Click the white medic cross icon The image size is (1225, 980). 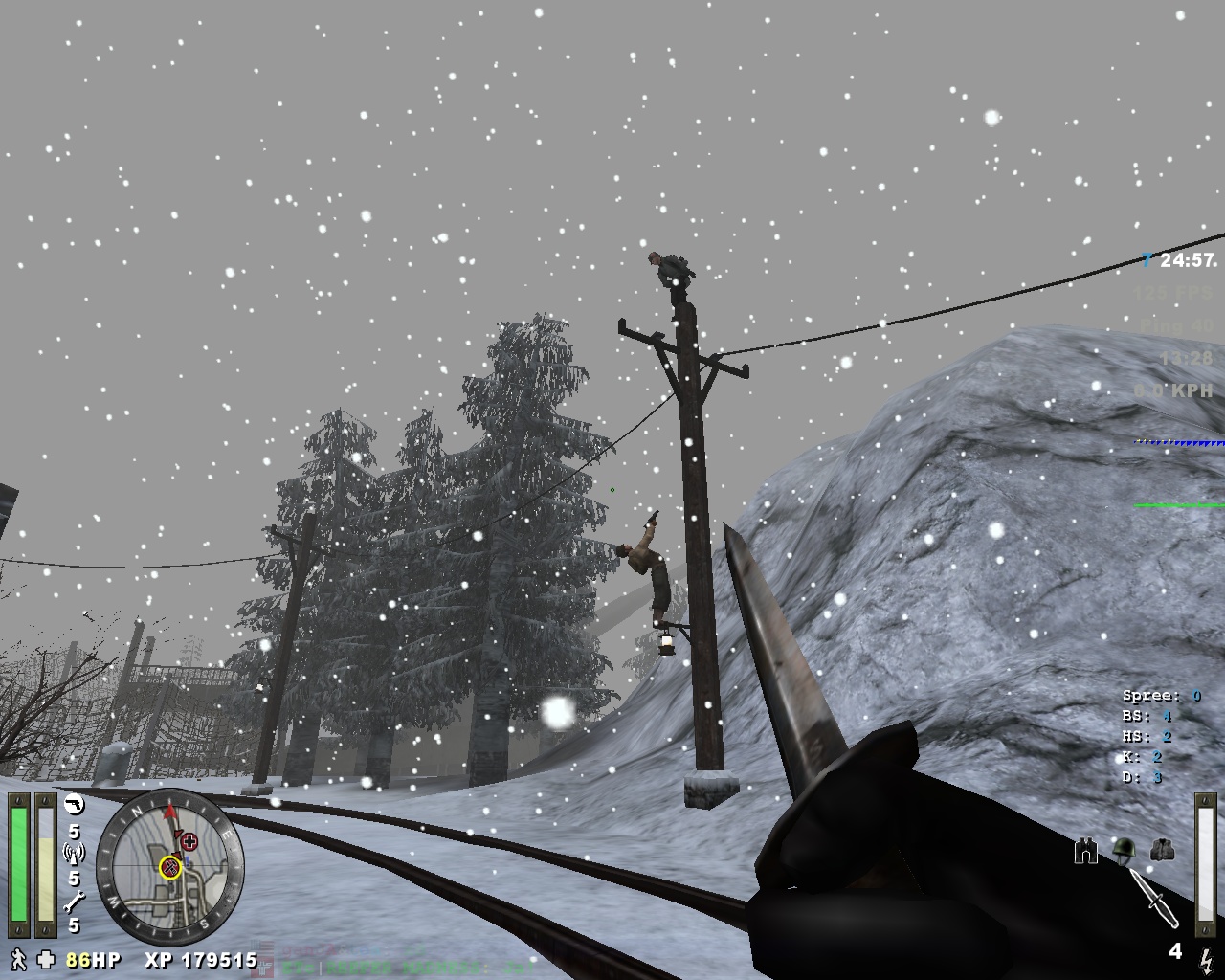pyautogui.click(x=46, y=959)
